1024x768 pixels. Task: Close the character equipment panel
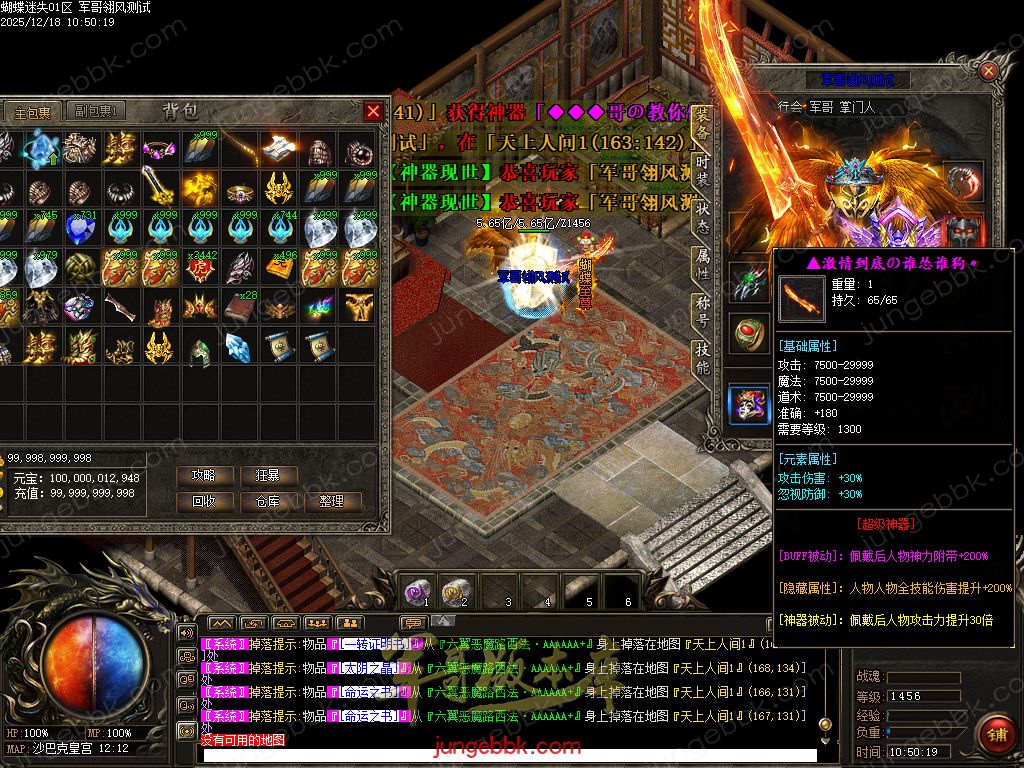[x=988, y=71]
